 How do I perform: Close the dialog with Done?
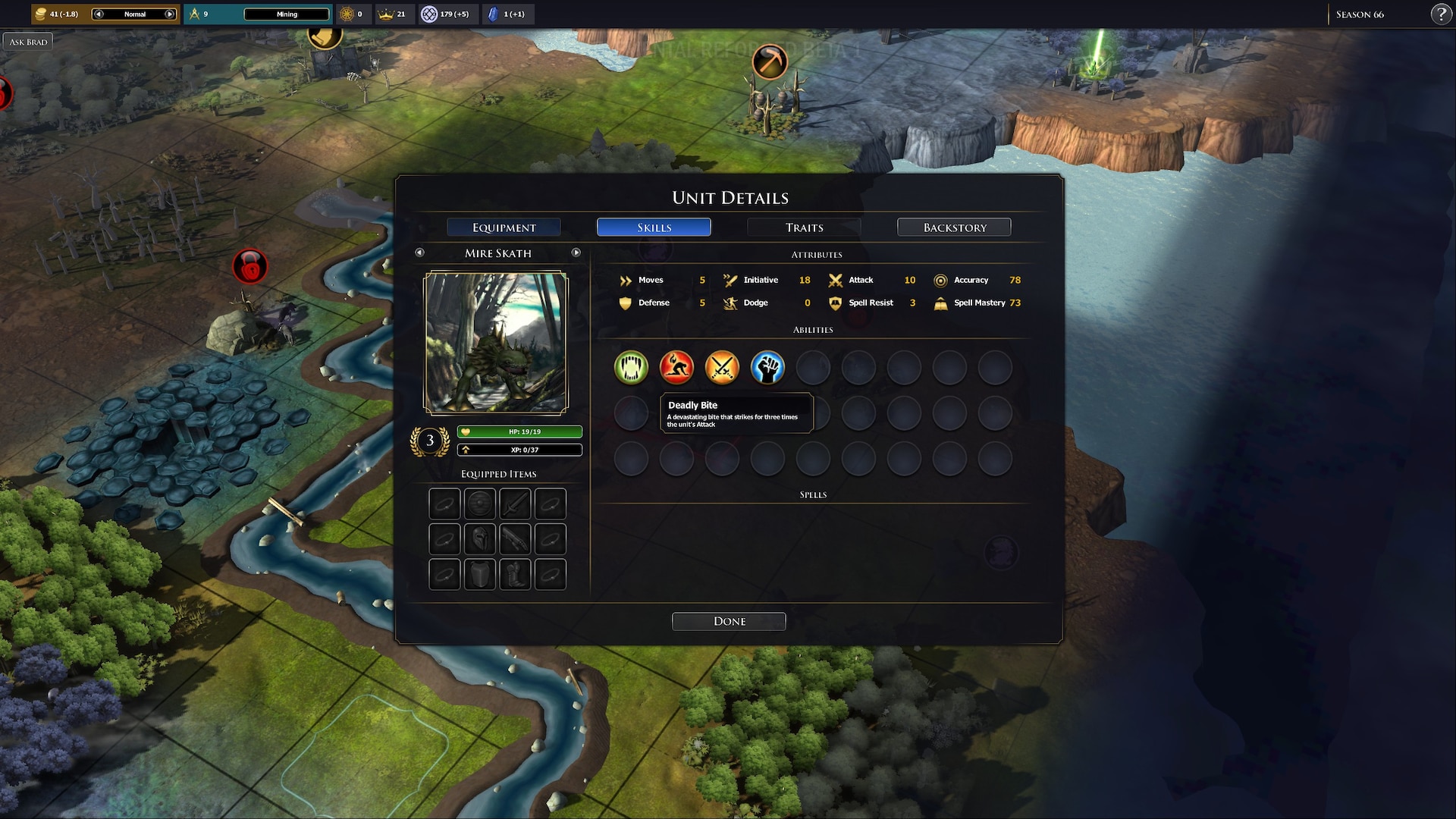click(729, 621)
